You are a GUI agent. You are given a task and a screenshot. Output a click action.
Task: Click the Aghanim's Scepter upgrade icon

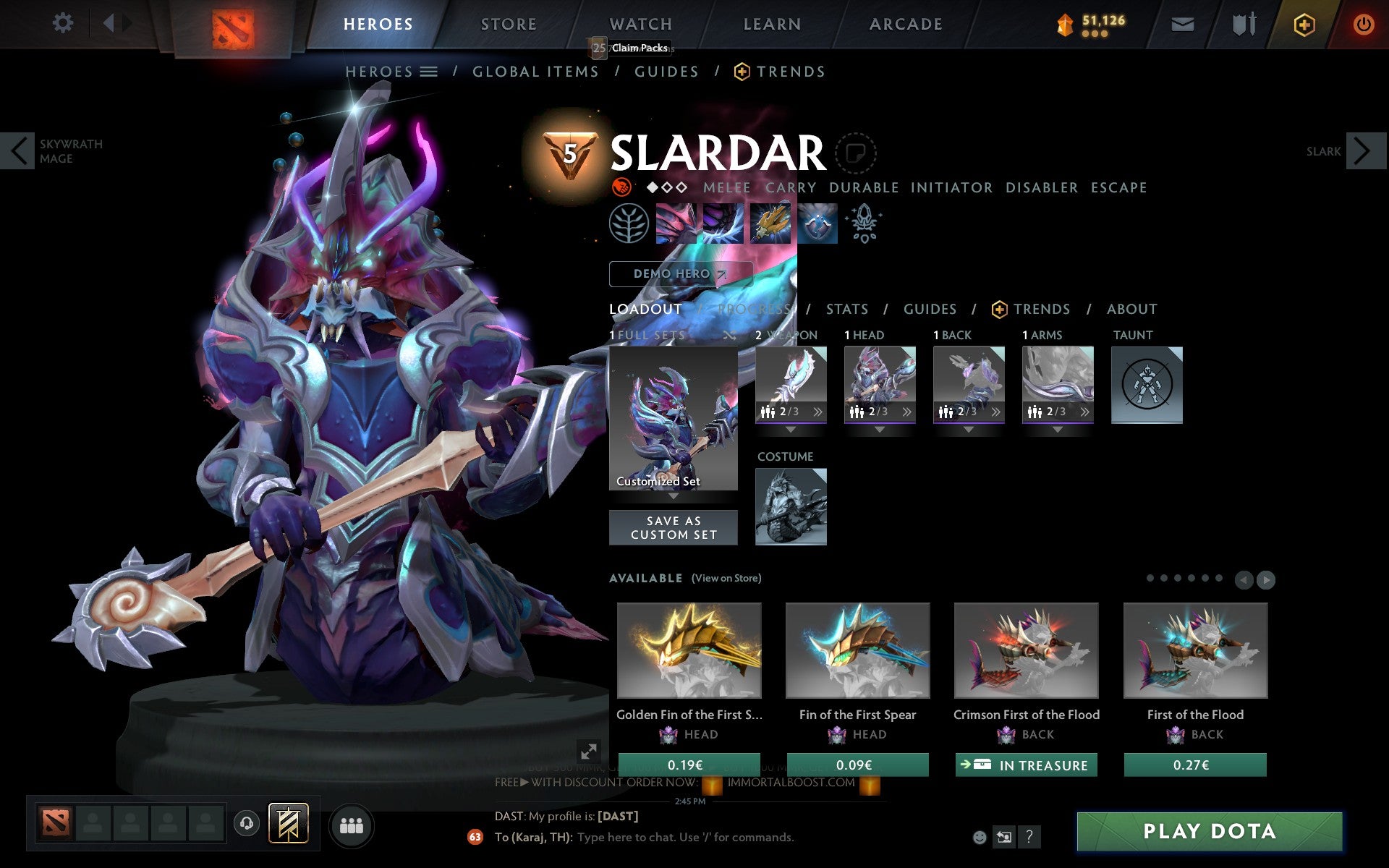[x=865, y=223]
